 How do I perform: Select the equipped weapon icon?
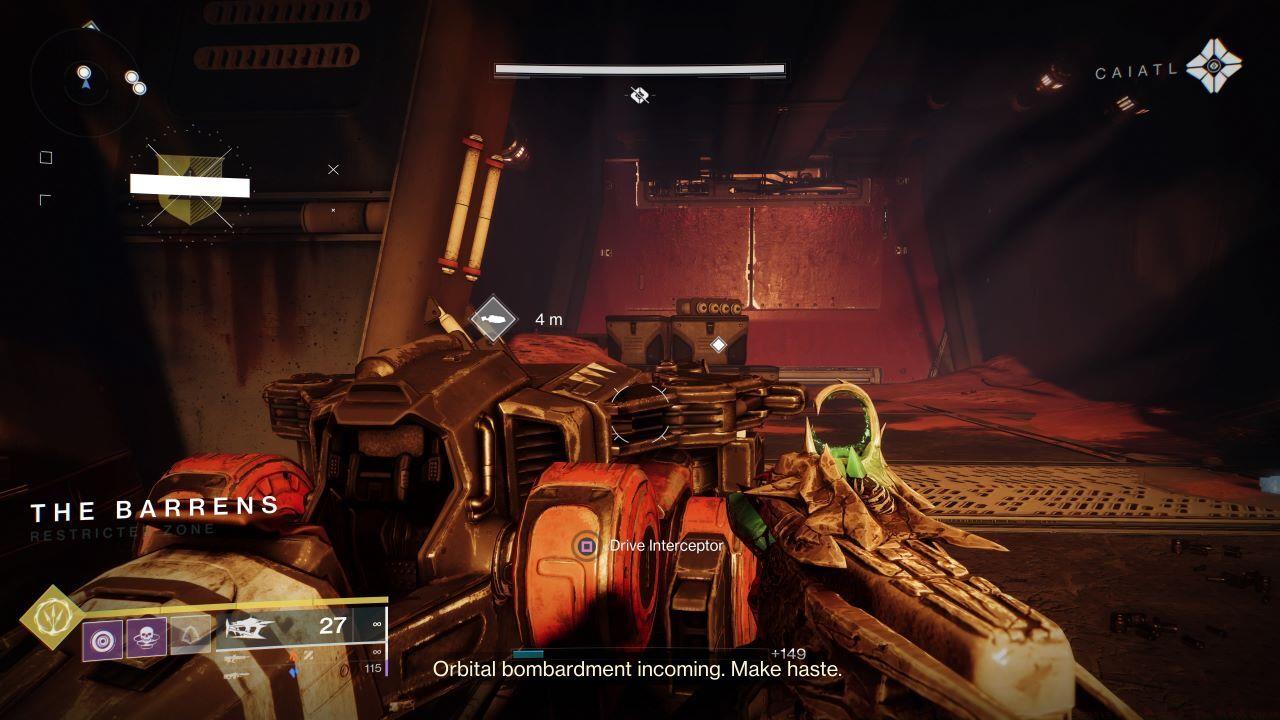(x=250, y=628)
